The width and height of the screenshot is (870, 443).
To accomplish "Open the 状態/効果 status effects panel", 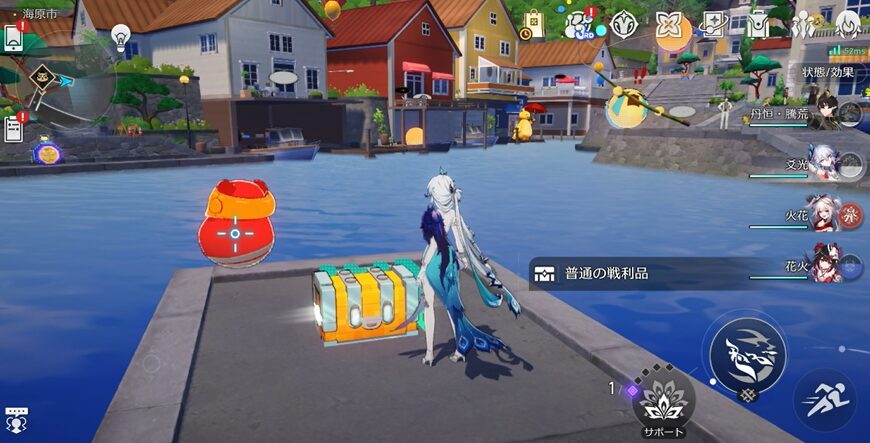I will [828, 72].
